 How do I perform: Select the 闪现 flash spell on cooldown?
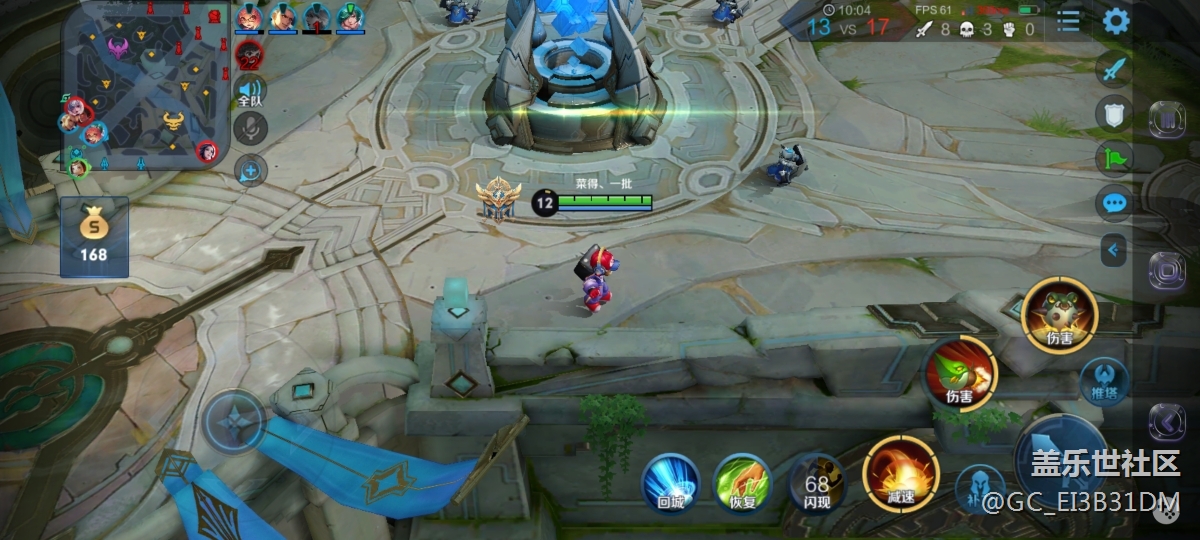click(x=816, y=482)
